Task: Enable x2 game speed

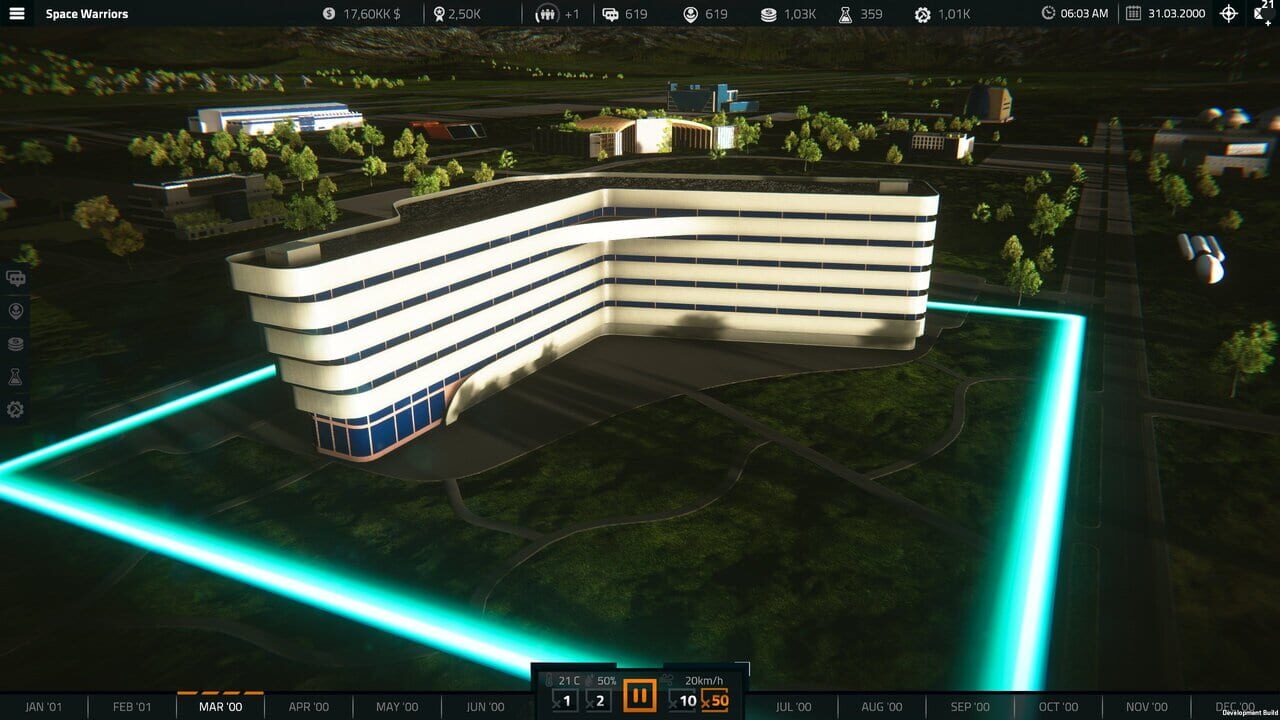Action: click(596, 700)
